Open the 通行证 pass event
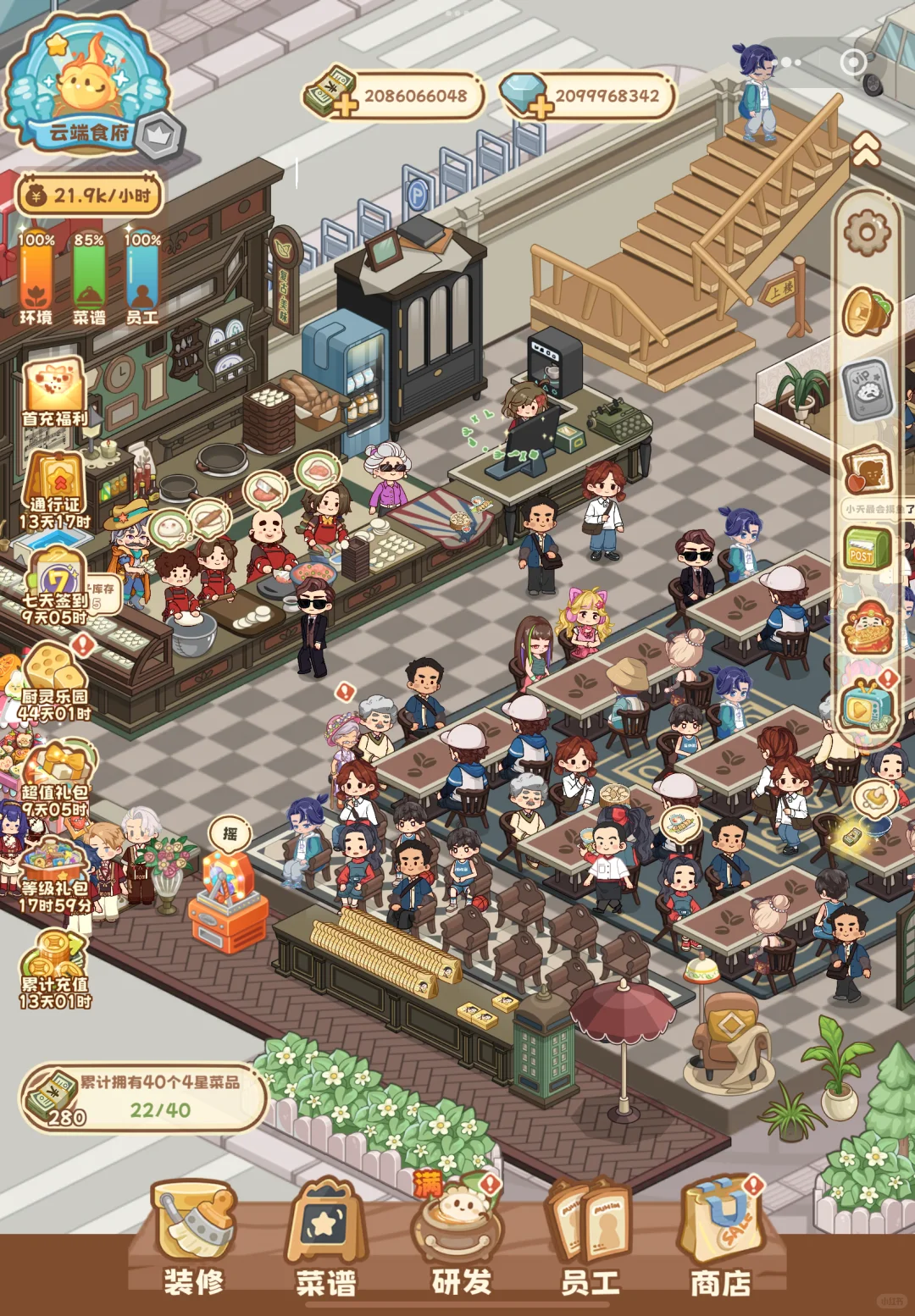This screenshot has width=915, height=1316. (x=54, y=491)
